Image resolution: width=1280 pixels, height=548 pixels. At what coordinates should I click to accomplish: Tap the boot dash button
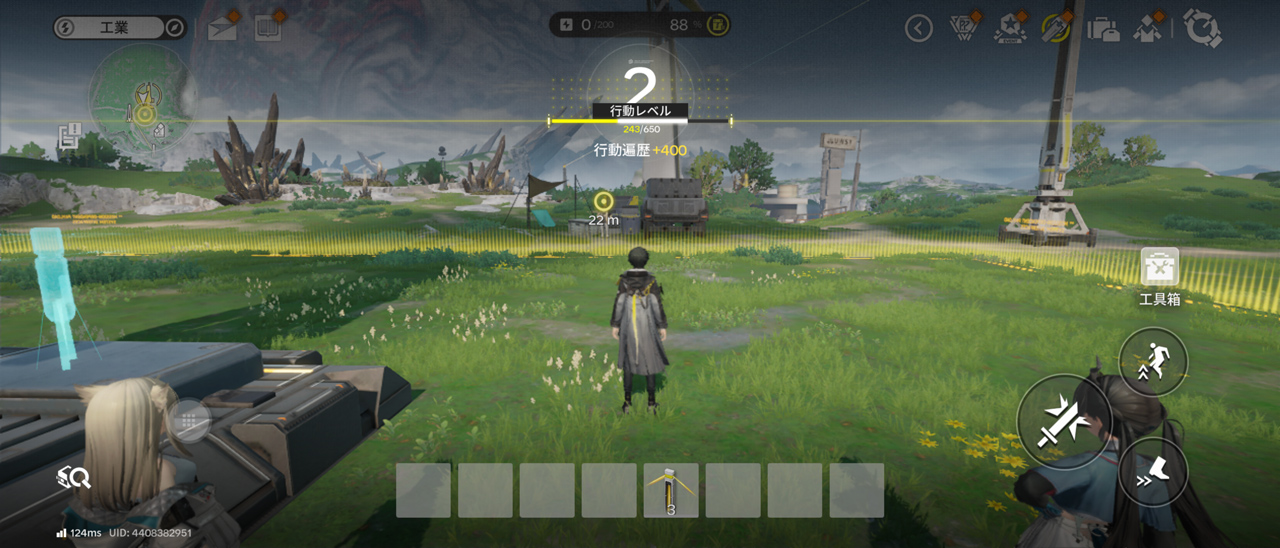[x=1153, y=471]
